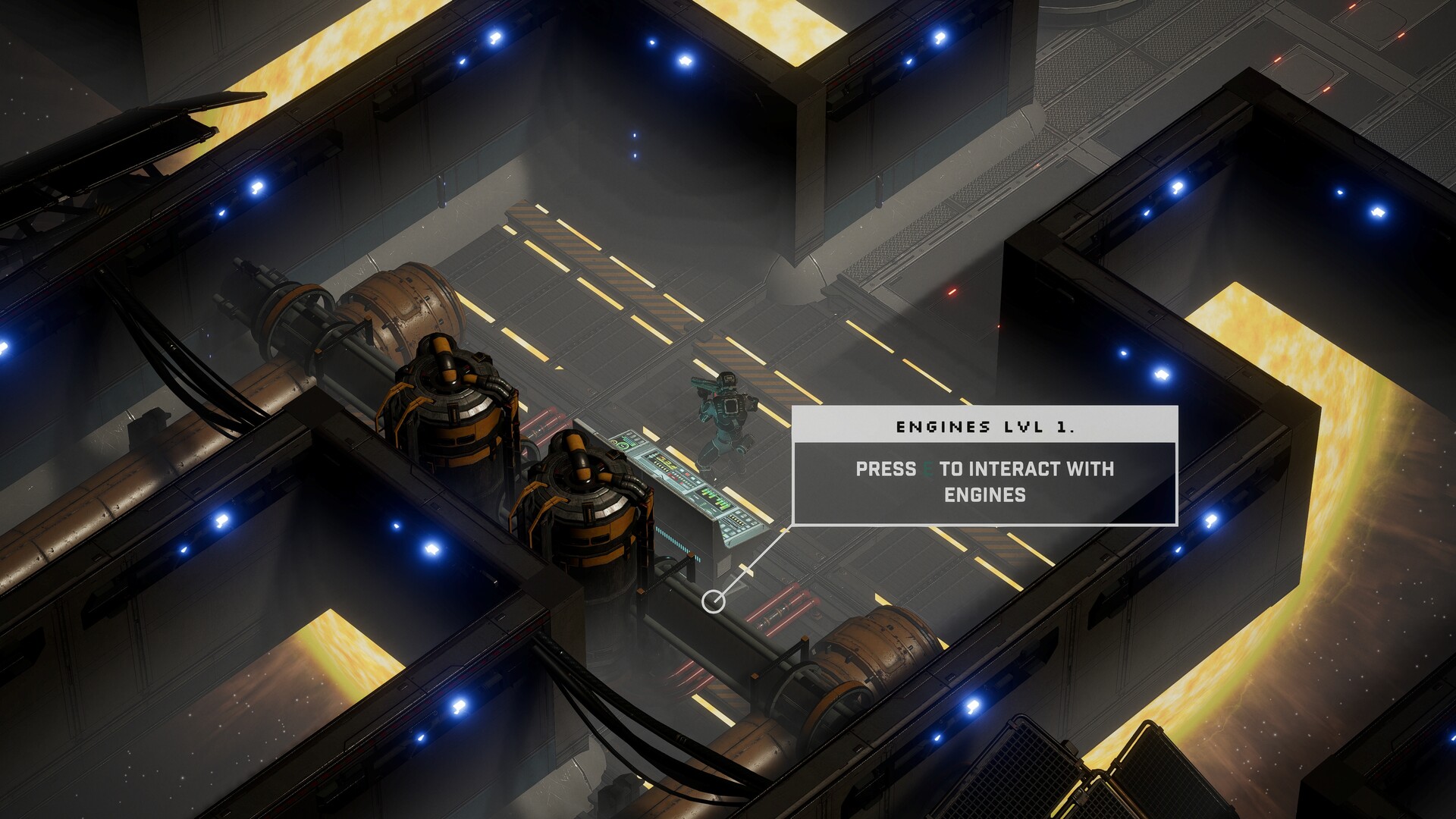The height and width of the screenshot is (819, 1456).
Task: Click the green circular gauge on the engine console
Action: 623,444
